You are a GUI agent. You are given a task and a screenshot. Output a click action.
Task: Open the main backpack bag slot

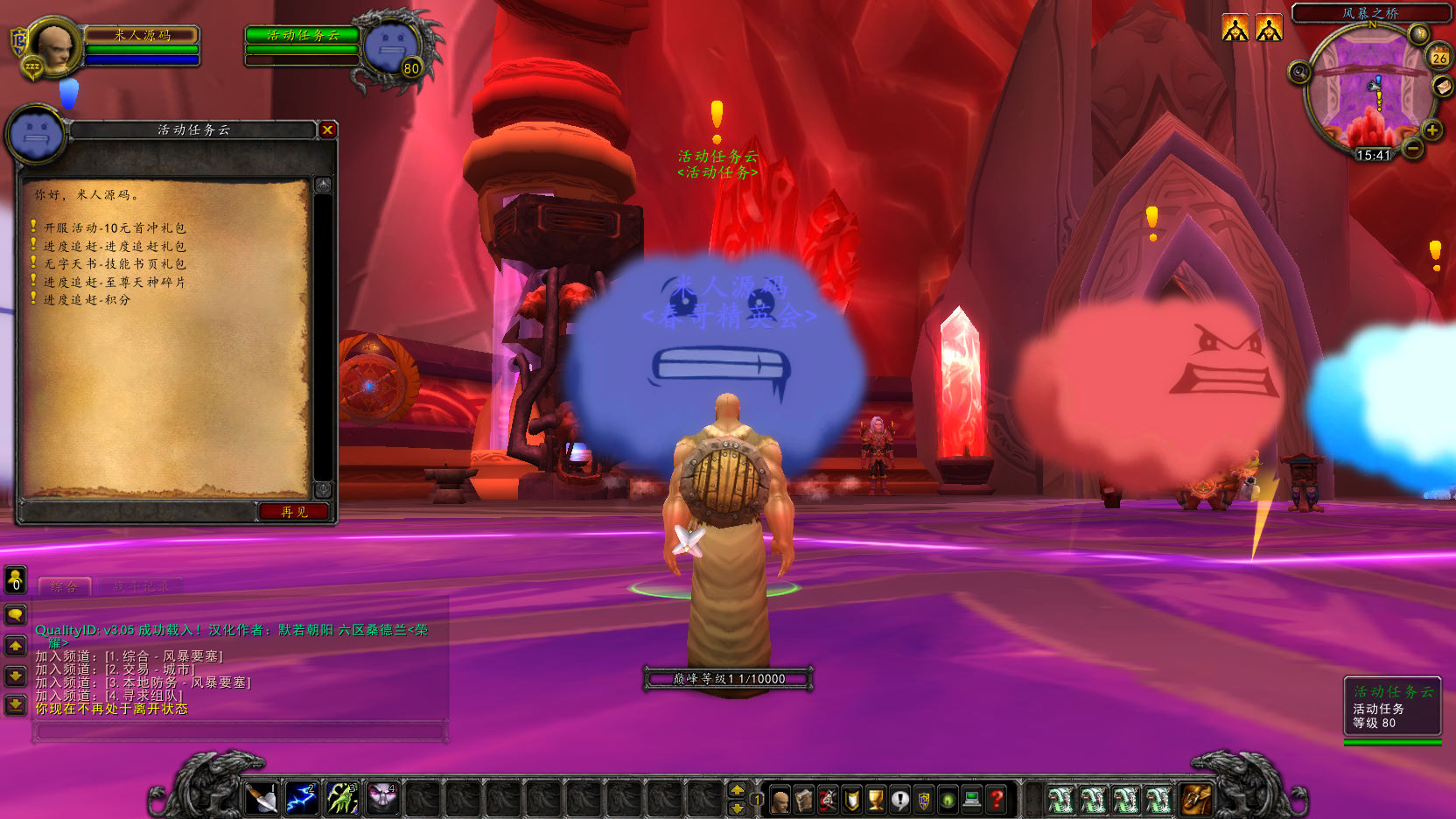click(x=1195, y=799)
